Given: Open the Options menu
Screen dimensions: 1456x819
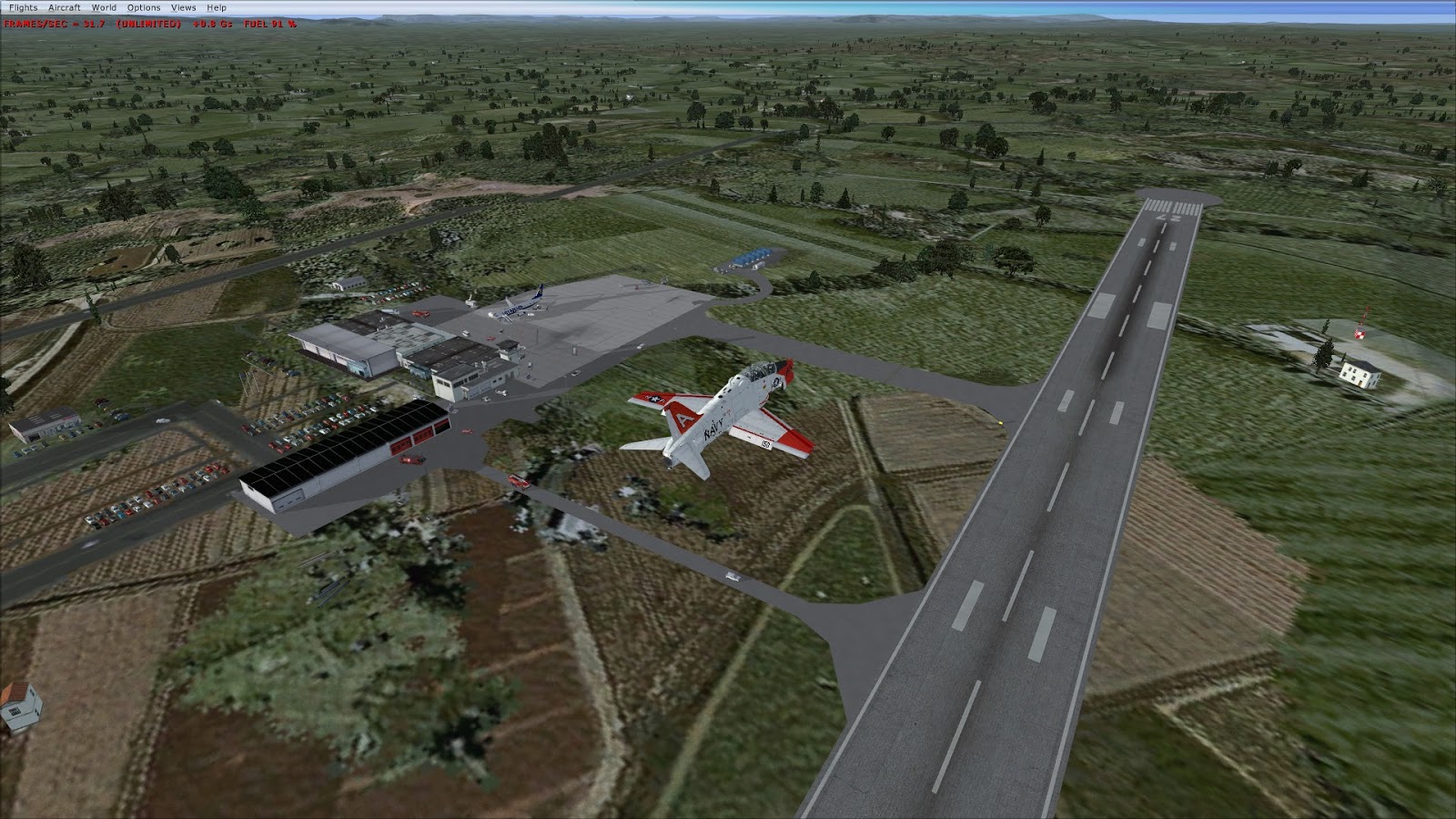Looking at the screenshot, I should coord(144,6).
